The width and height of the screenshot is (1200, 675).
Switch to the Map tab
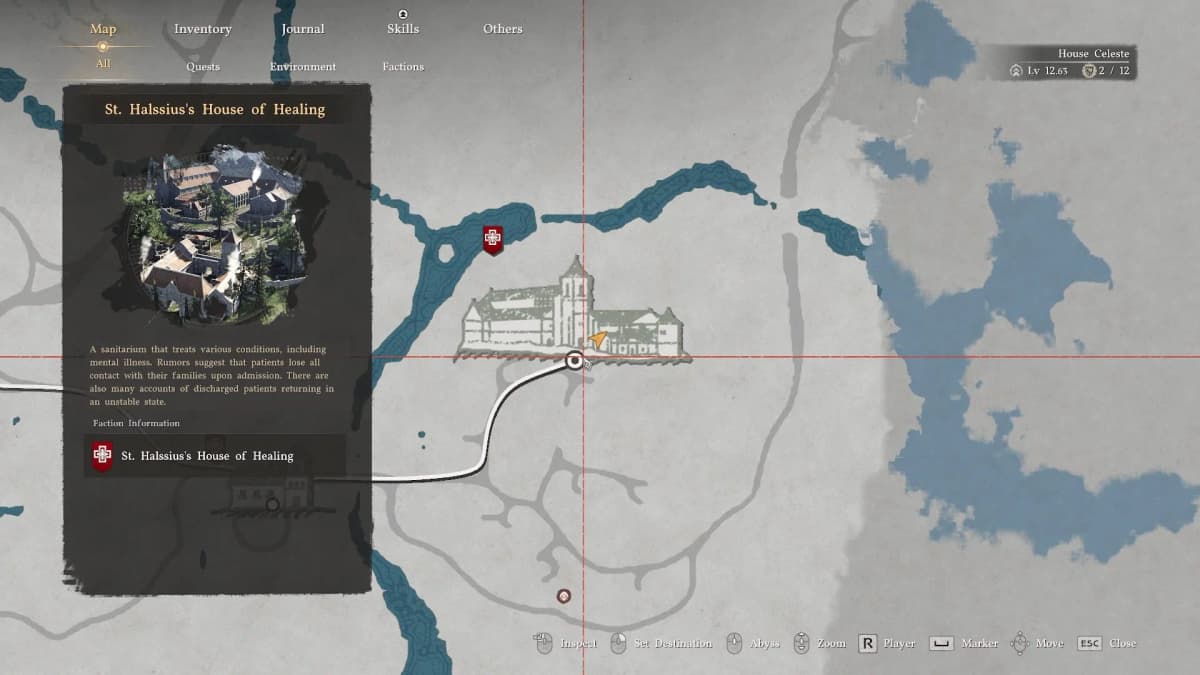103,29
